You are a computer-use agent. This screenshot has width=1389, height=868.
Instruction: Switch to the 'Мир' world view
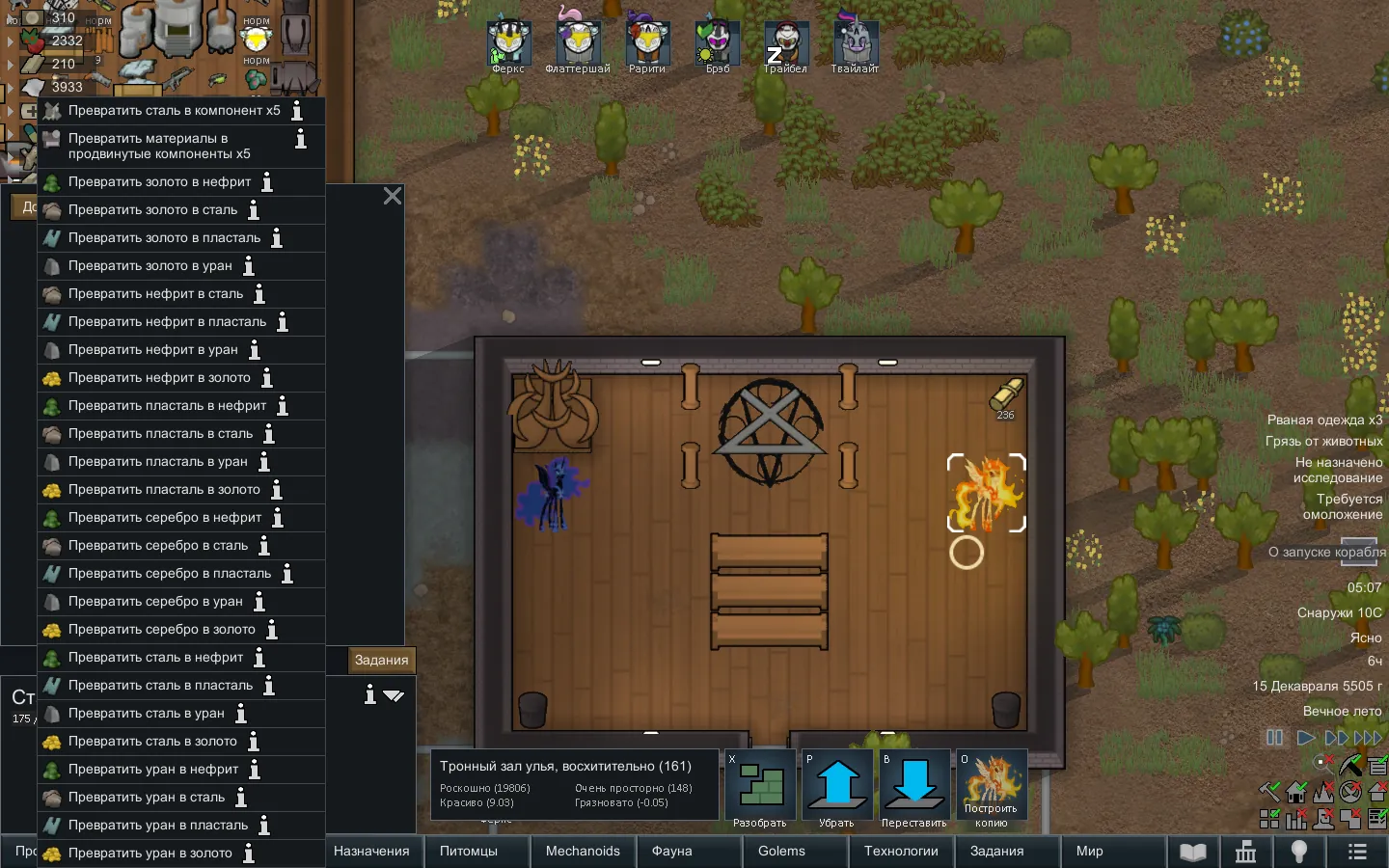click(x=1089, y=852)
